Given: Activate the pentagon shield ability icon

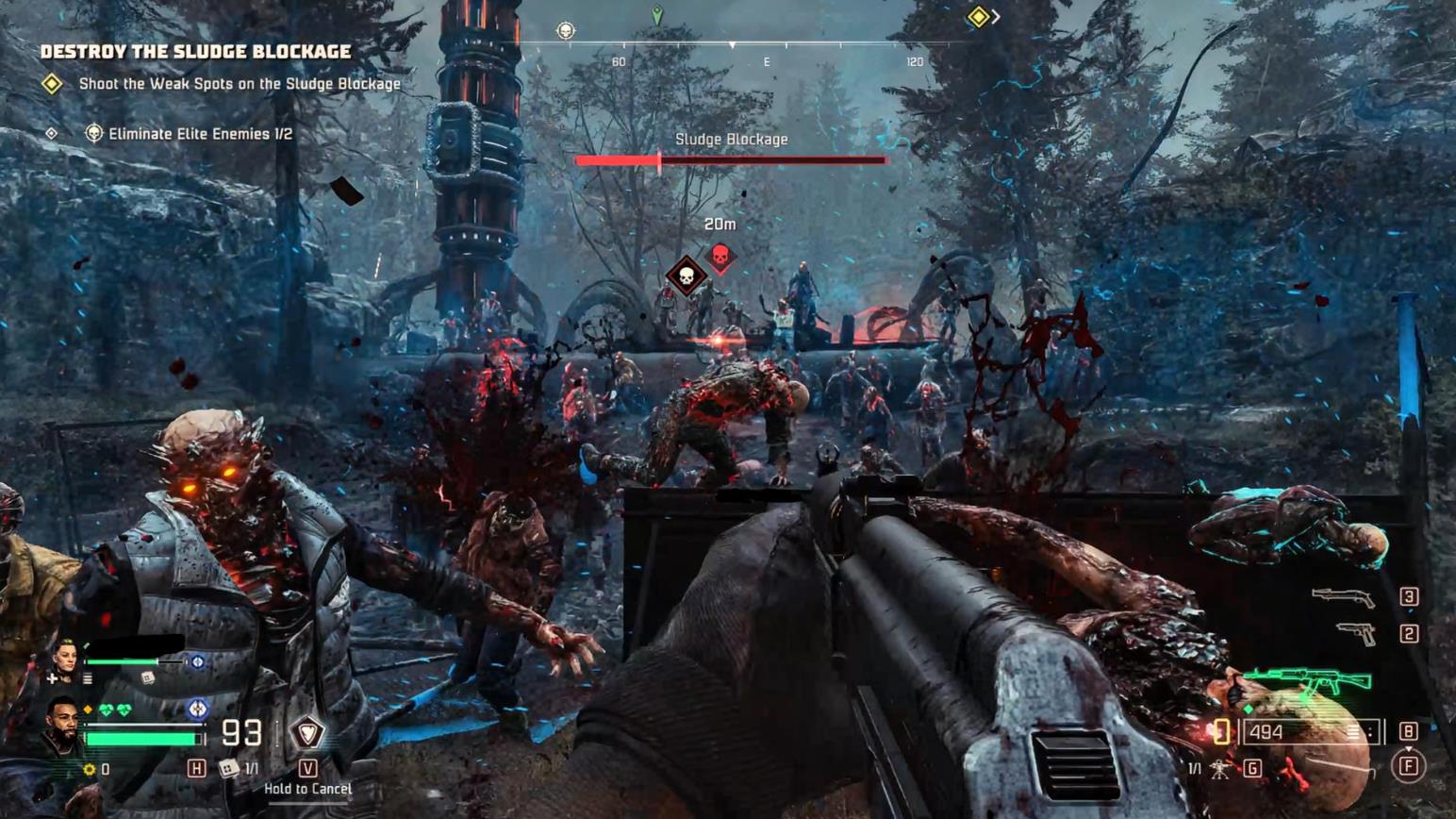Looking at the screenshot, I should point(307,731).
